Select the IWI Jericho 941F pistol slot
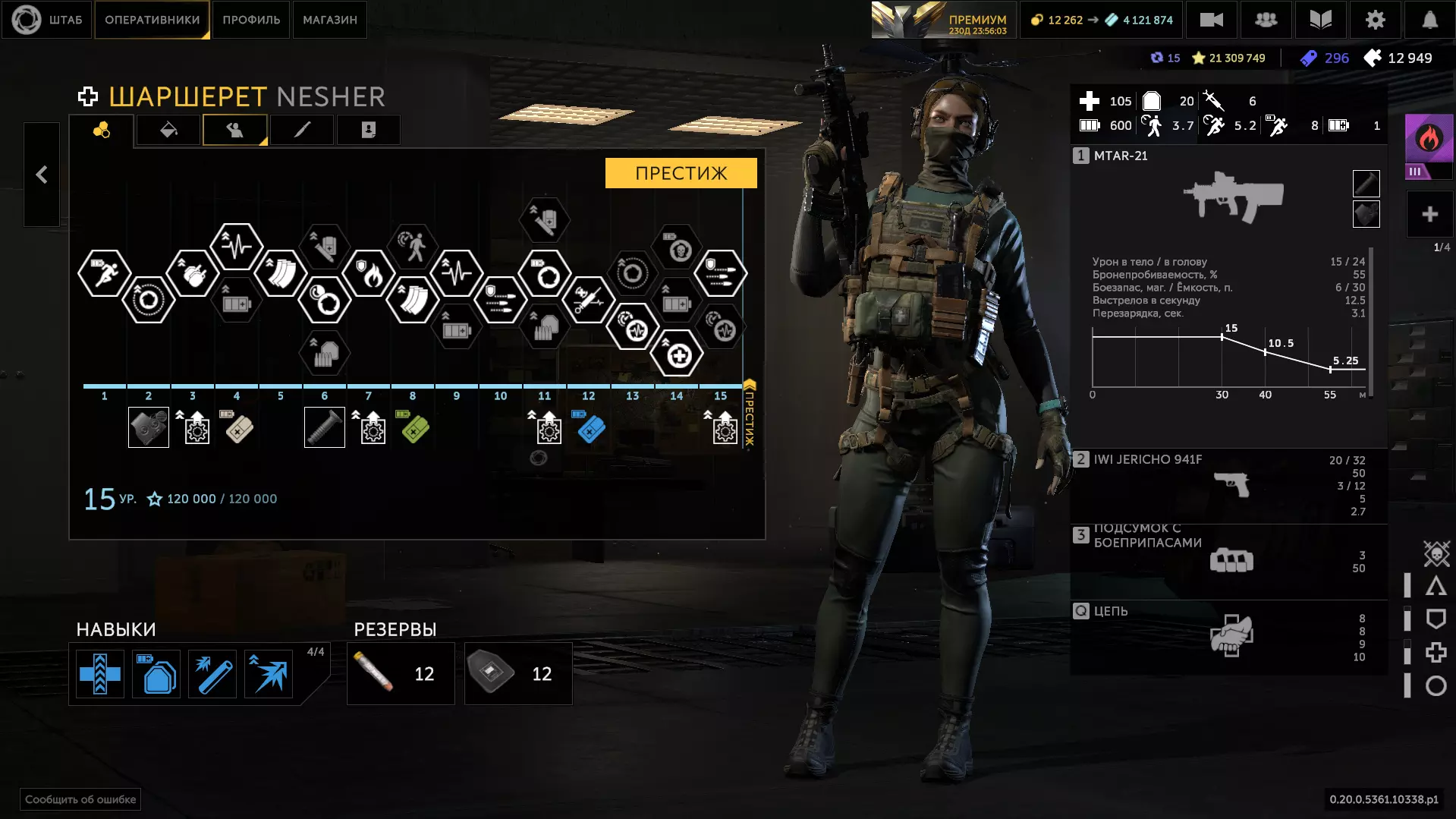Image resolution: width=1456 pixels, height=819 pixels. [x=1228, y=484]
